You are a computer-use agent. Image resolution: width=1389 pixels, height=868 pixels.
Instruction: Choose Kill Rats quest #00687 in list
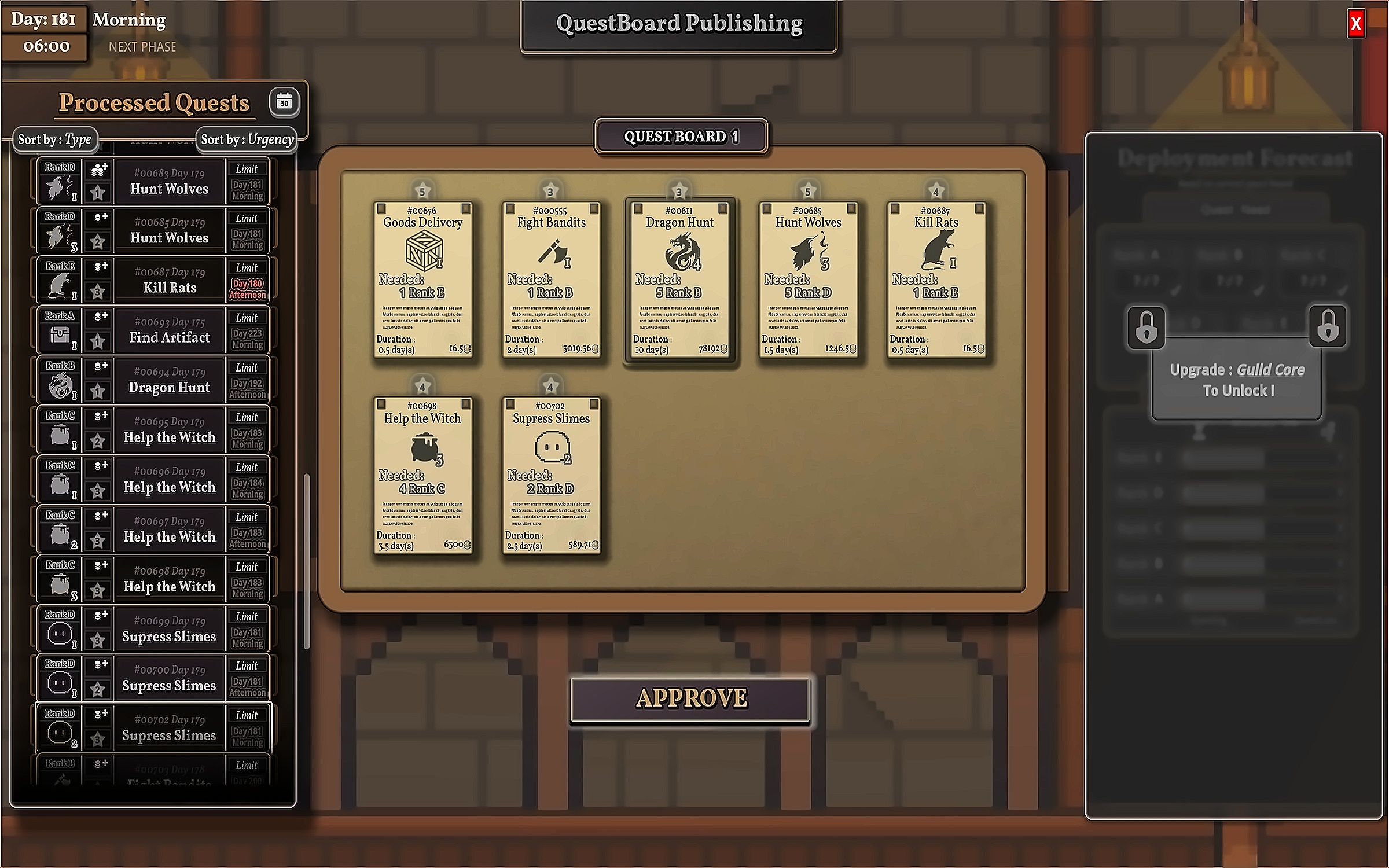169,281
